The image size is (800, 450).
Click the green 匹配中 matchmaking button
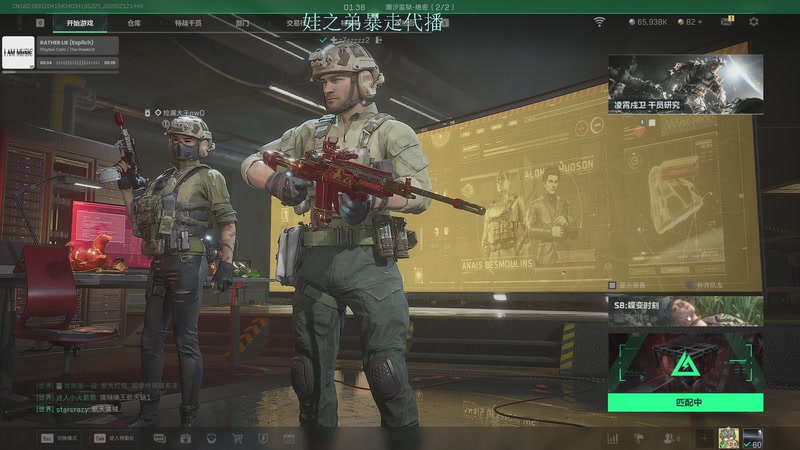coord(685,402)
